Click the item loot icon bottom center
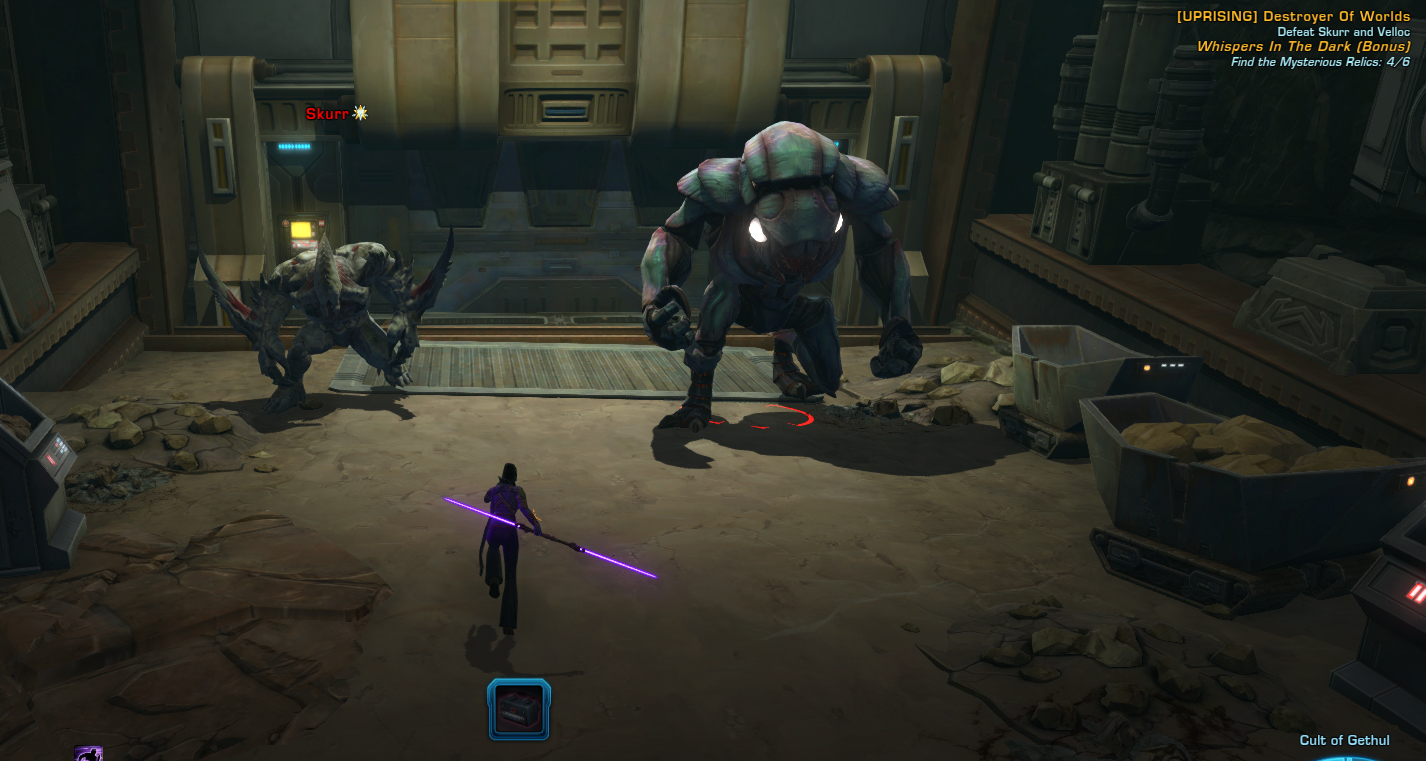This screenshot has width=1426, height=761. (518, 709)
